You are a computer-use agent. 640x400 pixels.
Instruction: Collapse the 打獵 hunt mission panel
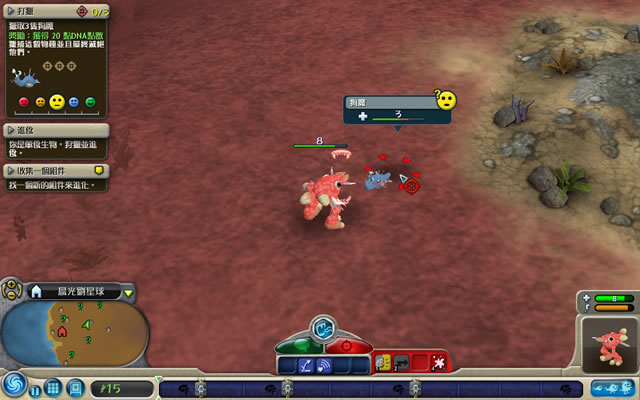tap(12, 11)
